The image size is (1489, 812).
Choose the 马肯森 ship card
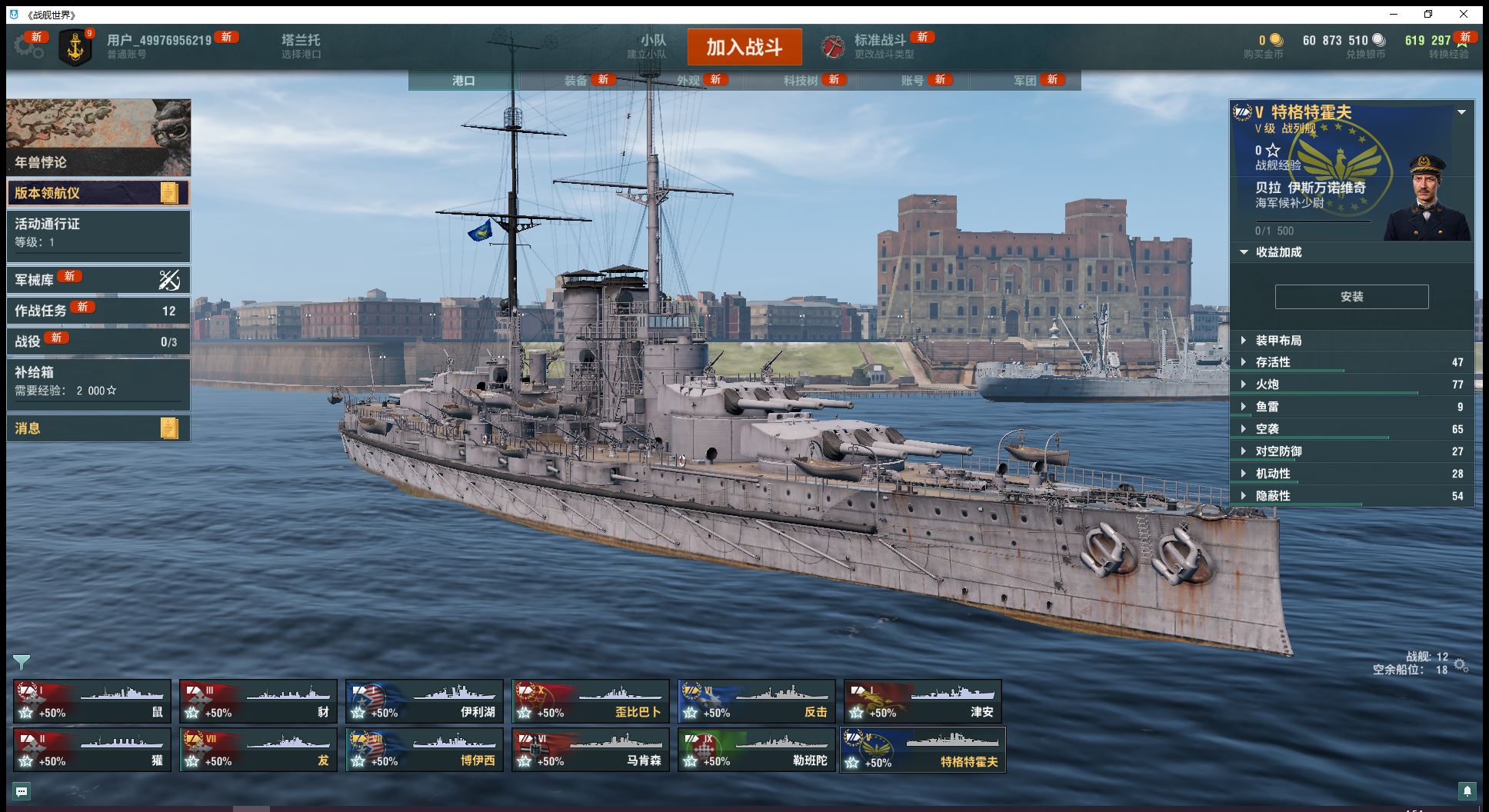pos(591,750)
